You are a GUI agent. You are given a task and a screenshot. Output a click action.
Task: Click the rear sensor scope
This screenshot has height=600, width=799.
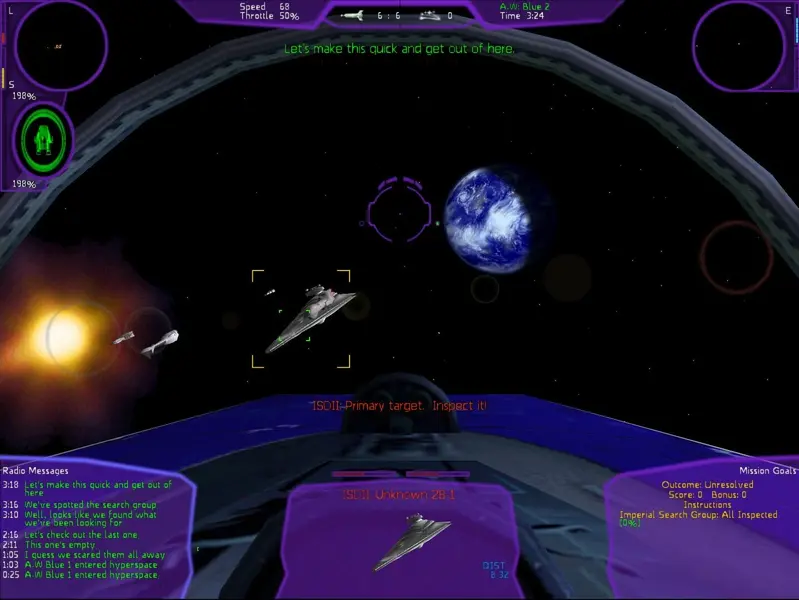[739, 45]
